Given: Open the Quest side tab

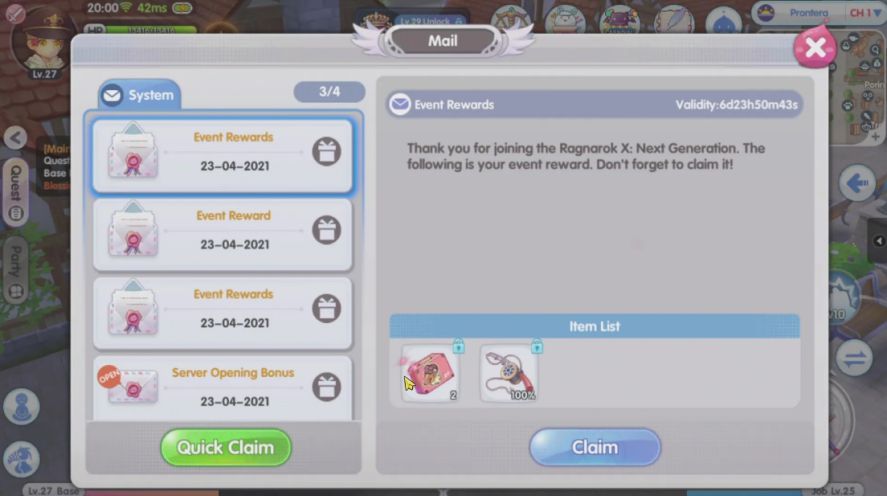Looking at the screenshot, I should (x=15, y=191).
